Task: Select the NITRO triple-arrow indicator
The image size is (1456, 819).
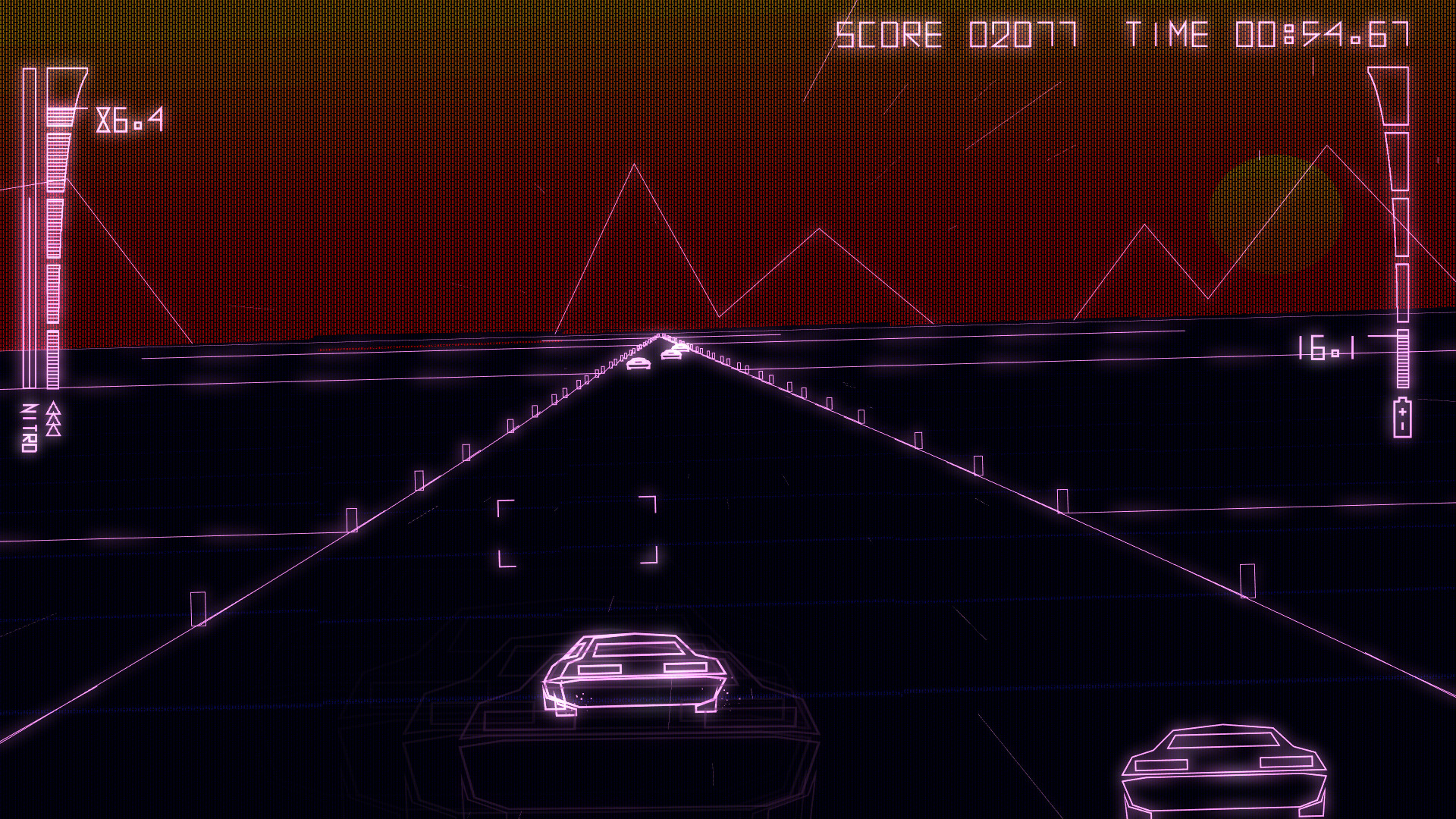Action: coord(53,417)
